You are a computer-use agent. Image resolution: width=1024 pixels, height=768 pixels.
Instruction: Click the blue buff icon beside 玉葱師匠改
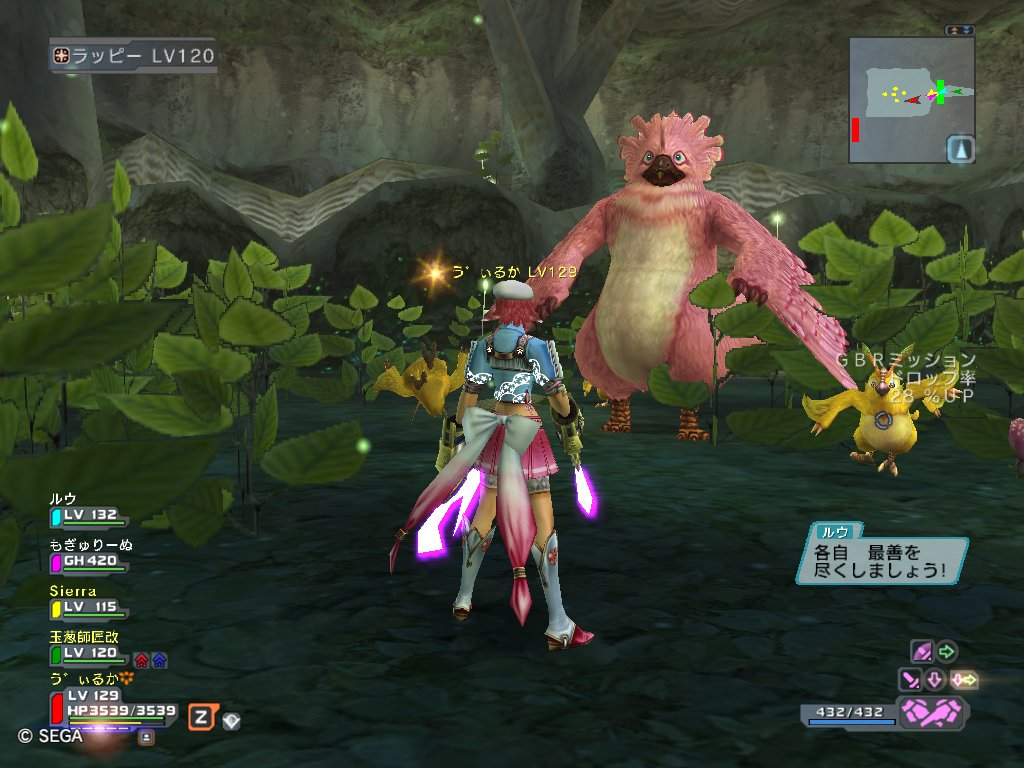[x=159, y=660]
